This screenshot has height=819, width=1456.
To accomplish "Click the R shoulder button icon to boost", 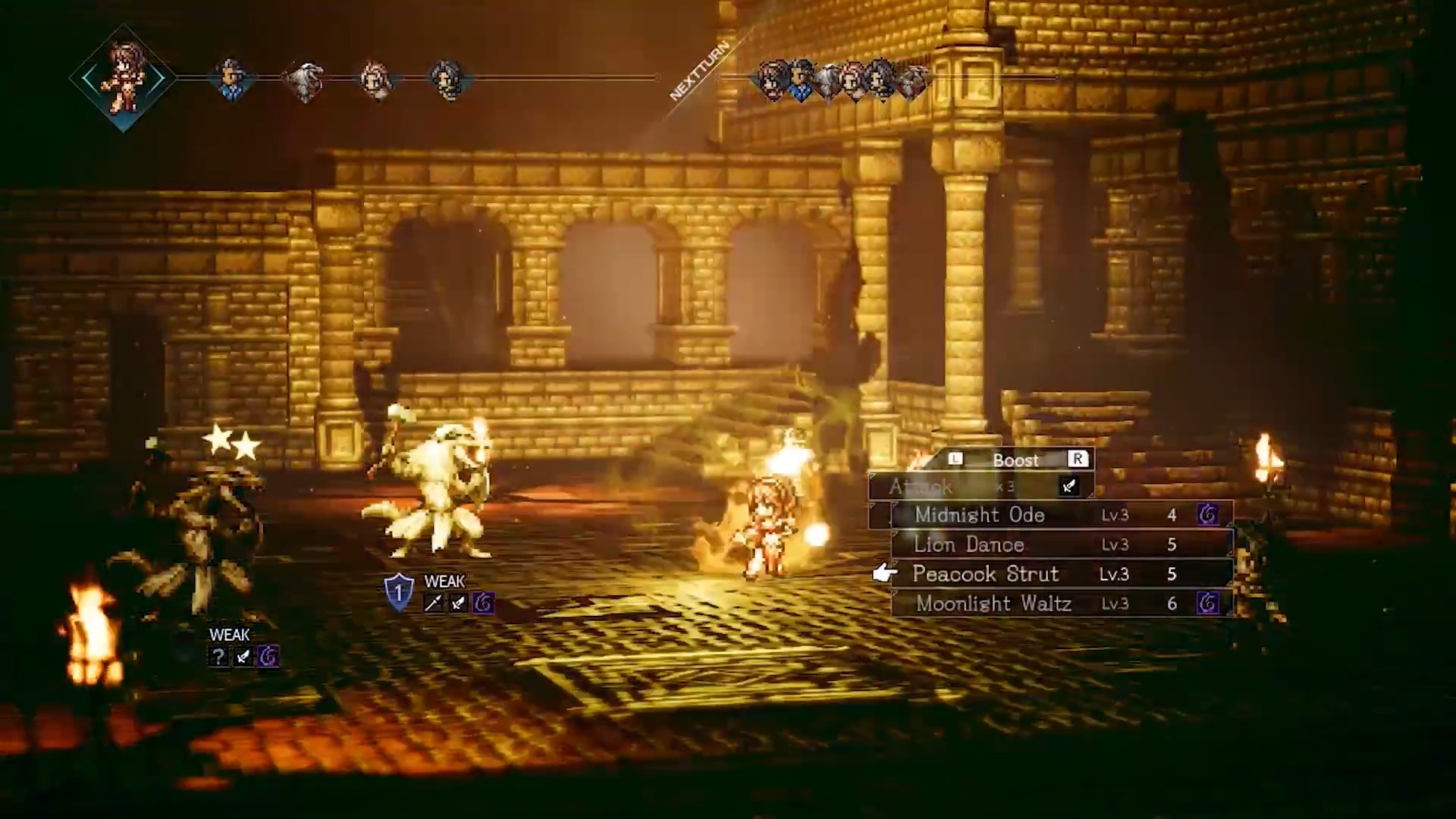I will [x=1078, y=458].
